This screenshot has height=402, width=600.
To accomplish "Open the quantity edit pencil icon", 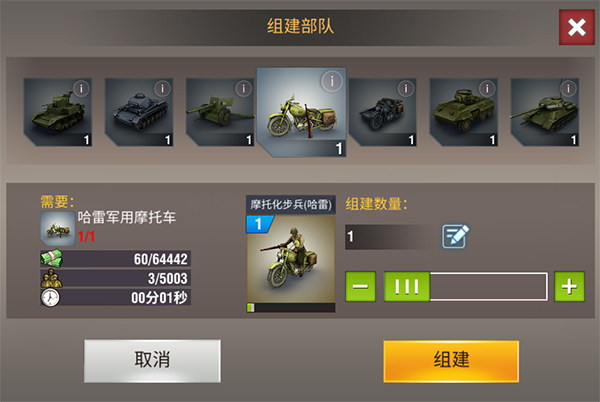I will 456,237.
